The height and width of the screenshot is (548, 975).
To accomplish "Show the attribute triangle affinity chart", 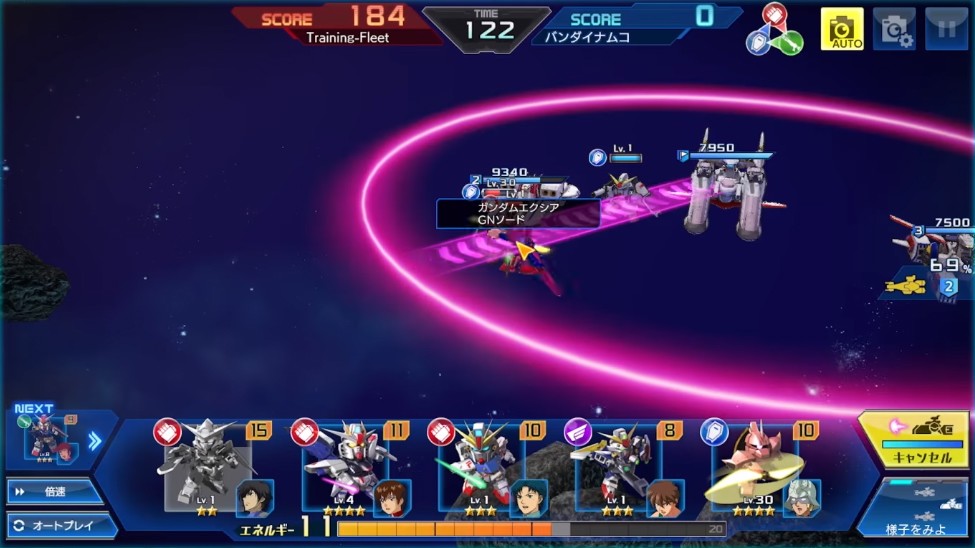I will click(x=773, y=30).
